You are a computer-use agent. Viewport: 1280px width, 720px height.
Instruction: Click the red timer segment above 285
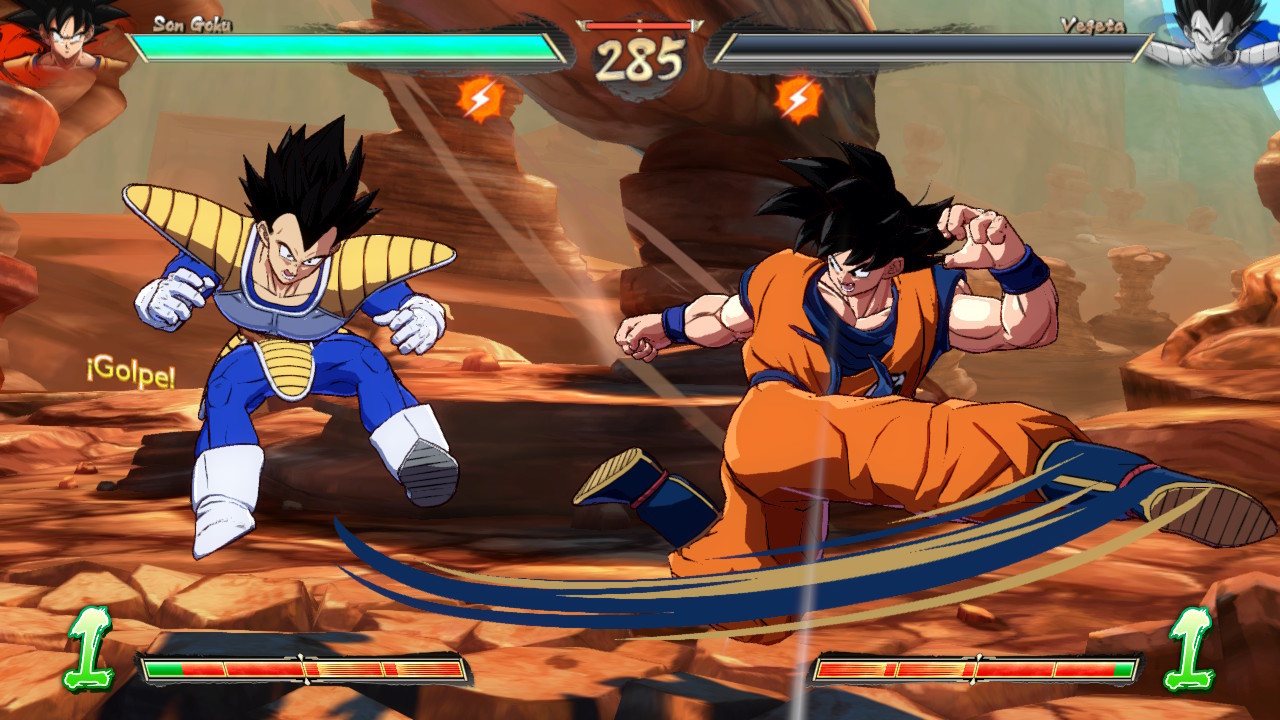(640, 27)
